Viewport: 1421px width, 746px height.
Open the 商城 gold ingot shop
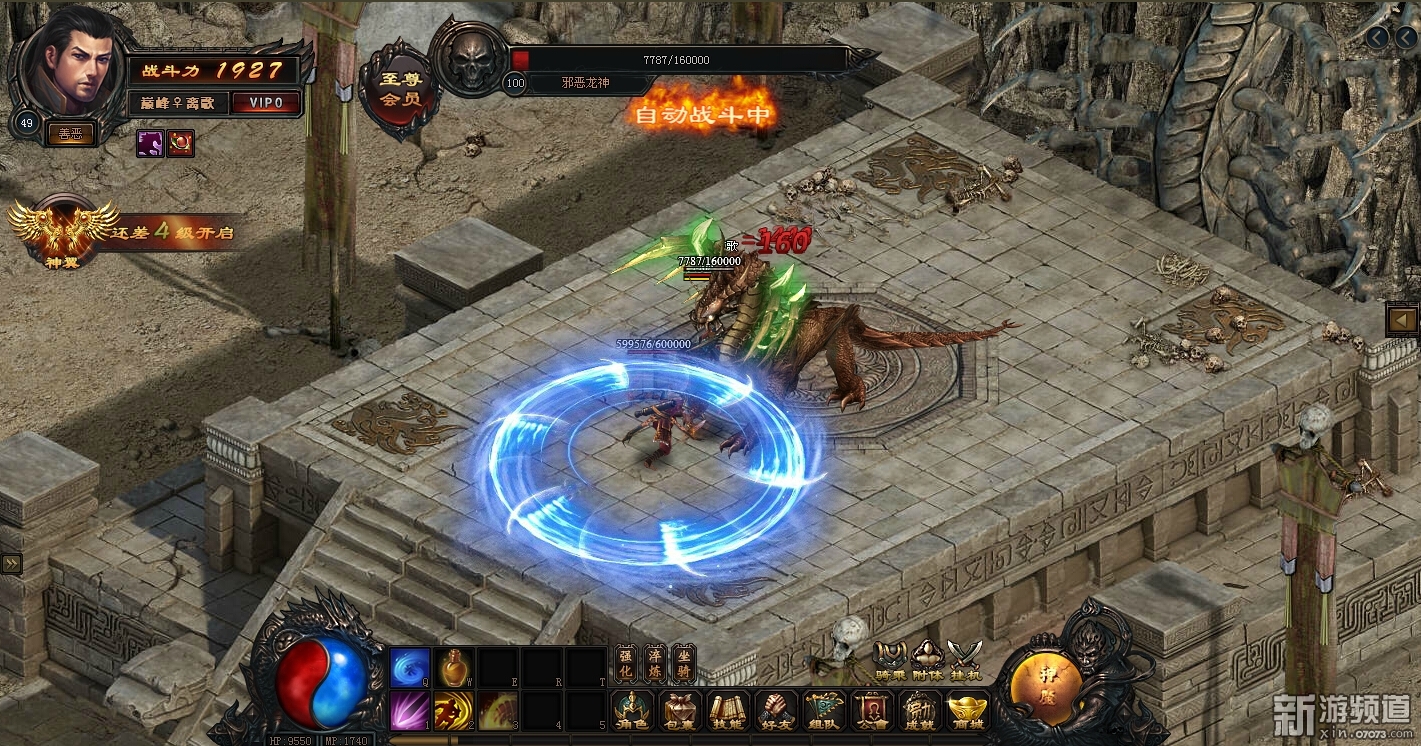point(967,709)
